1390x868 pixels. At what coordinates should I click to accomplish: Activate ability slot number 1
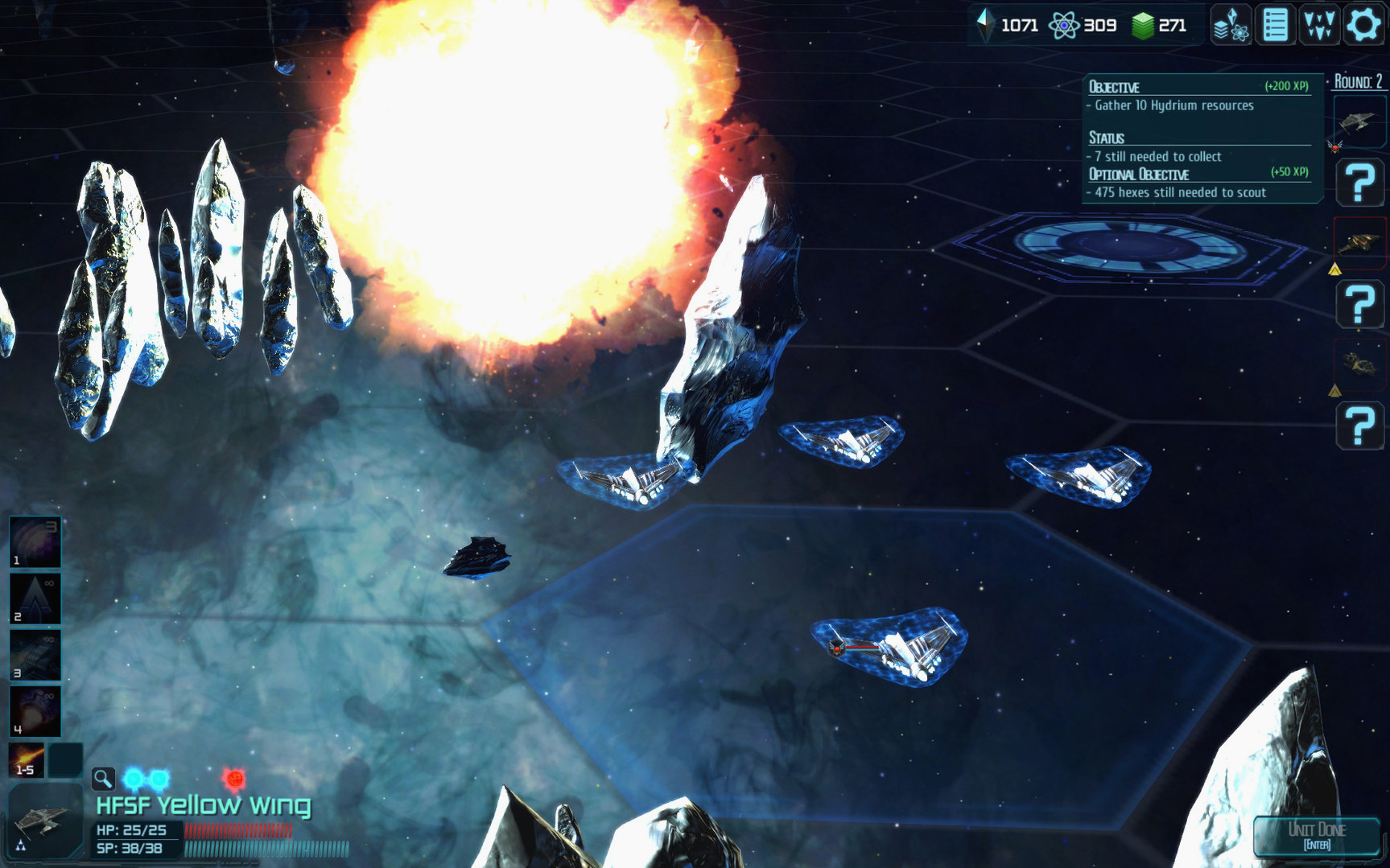[x=35, y=542]
